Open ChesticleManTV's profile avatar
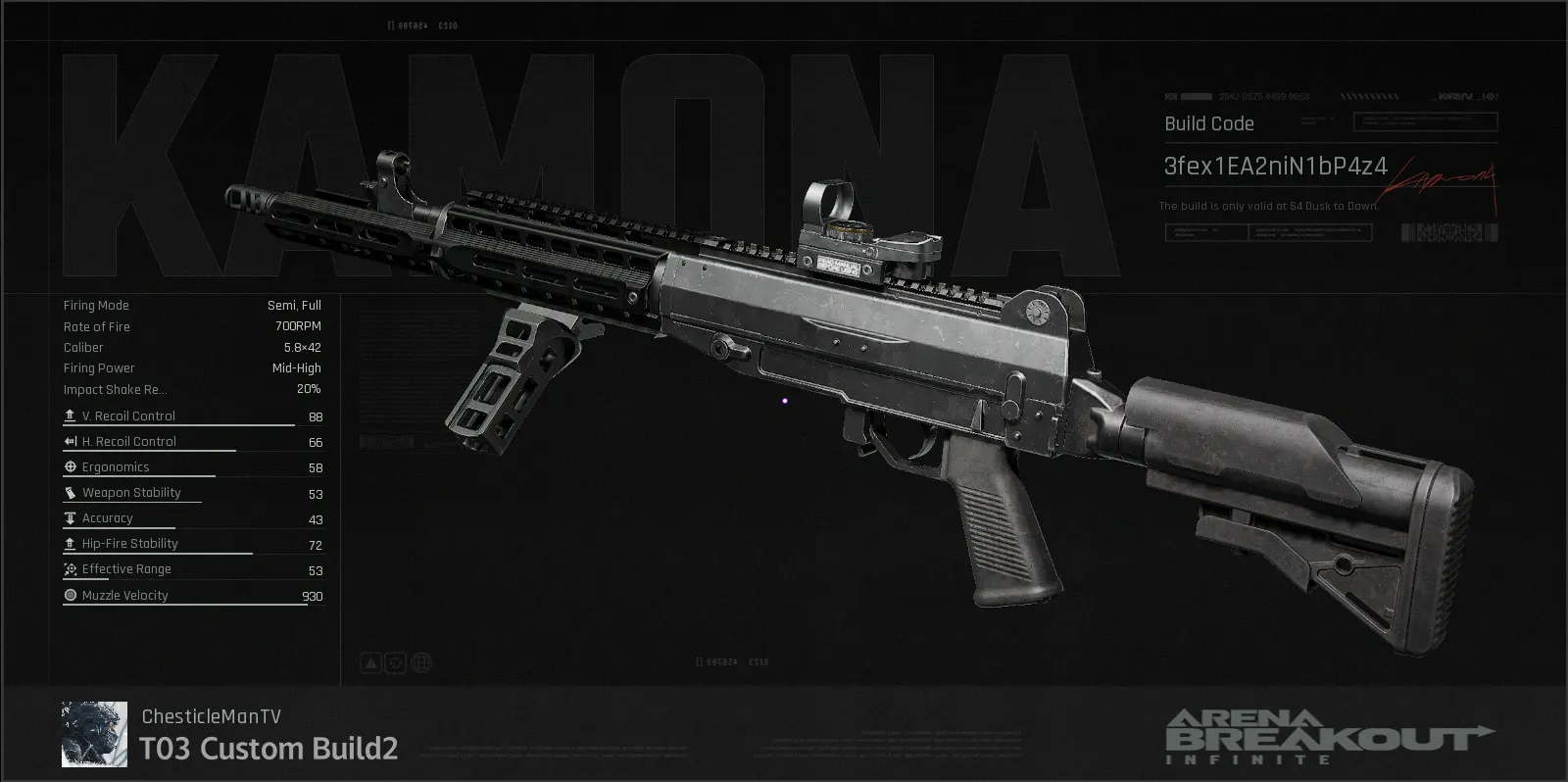The image size is (1568, 782). 94,734
